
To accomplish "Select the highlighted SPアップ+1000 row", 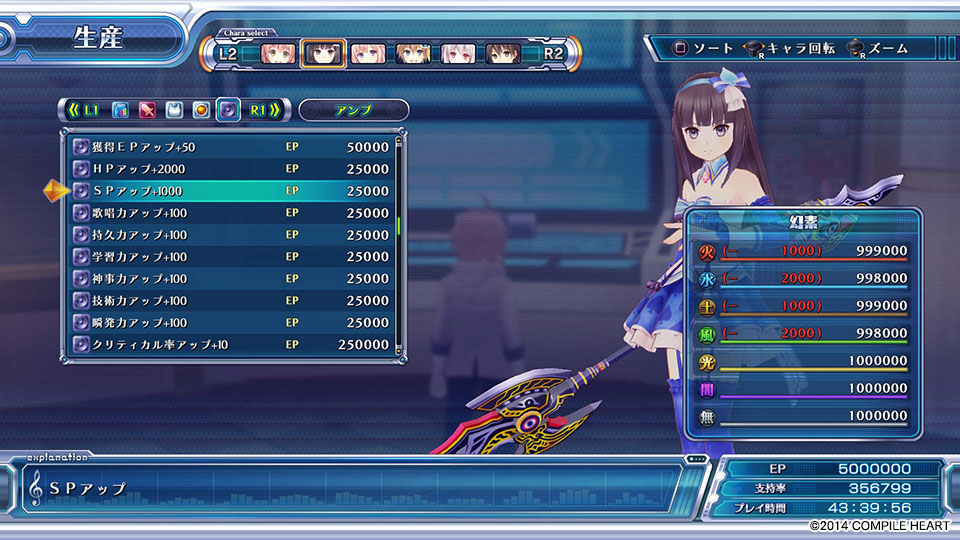I will [232, 191].
